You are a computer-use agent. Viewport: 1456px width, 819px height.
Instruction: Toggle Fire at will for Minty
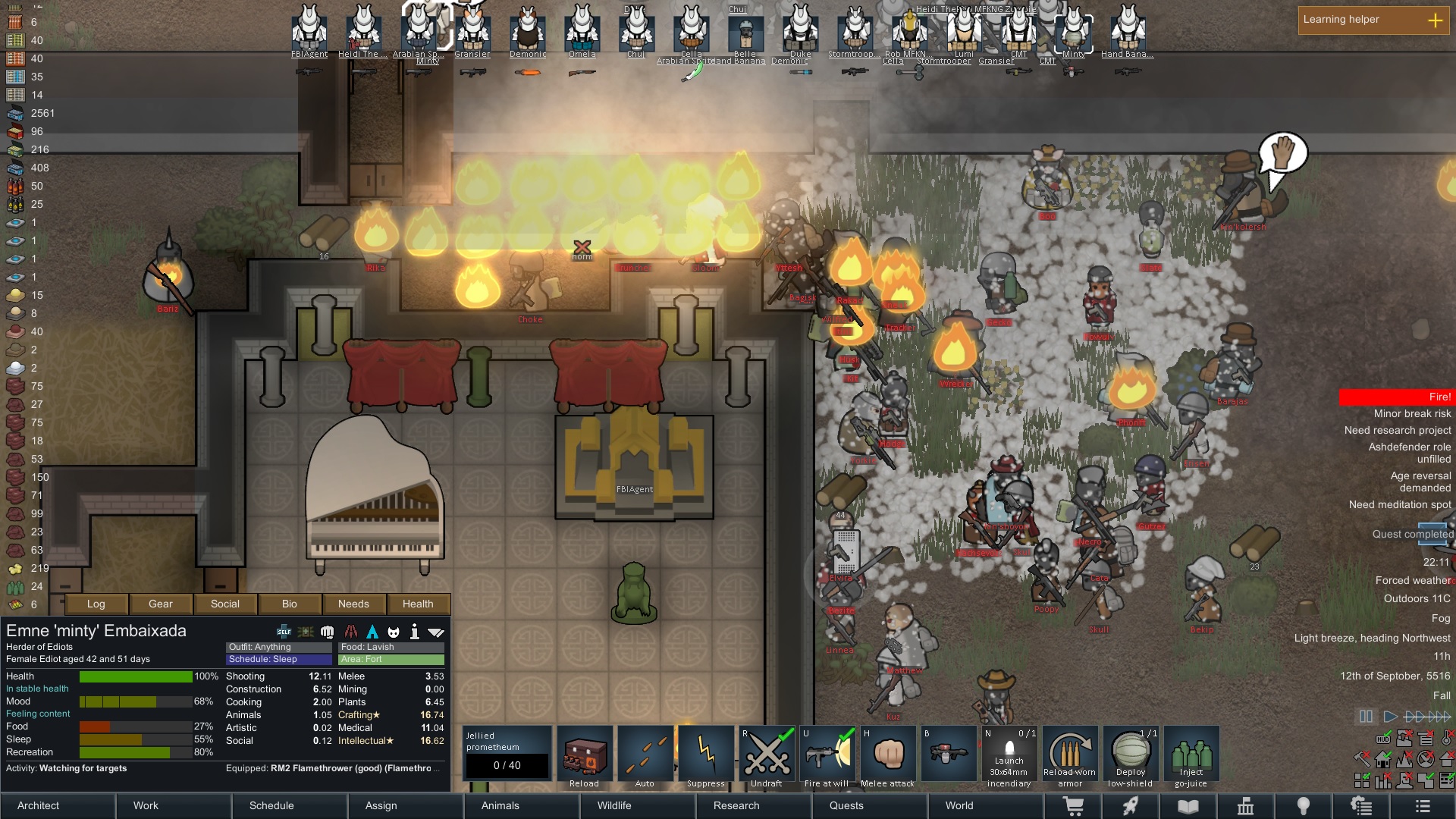(x=827, y=753)
